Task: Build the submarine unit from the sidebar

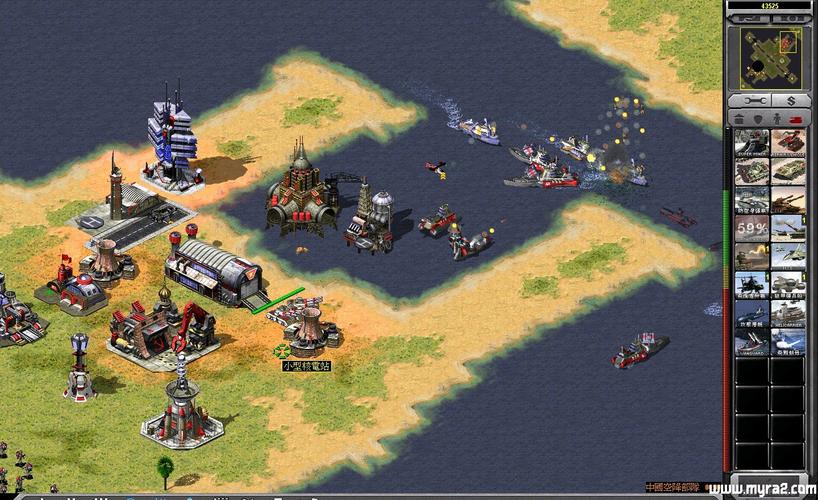Action: (752, 314)
